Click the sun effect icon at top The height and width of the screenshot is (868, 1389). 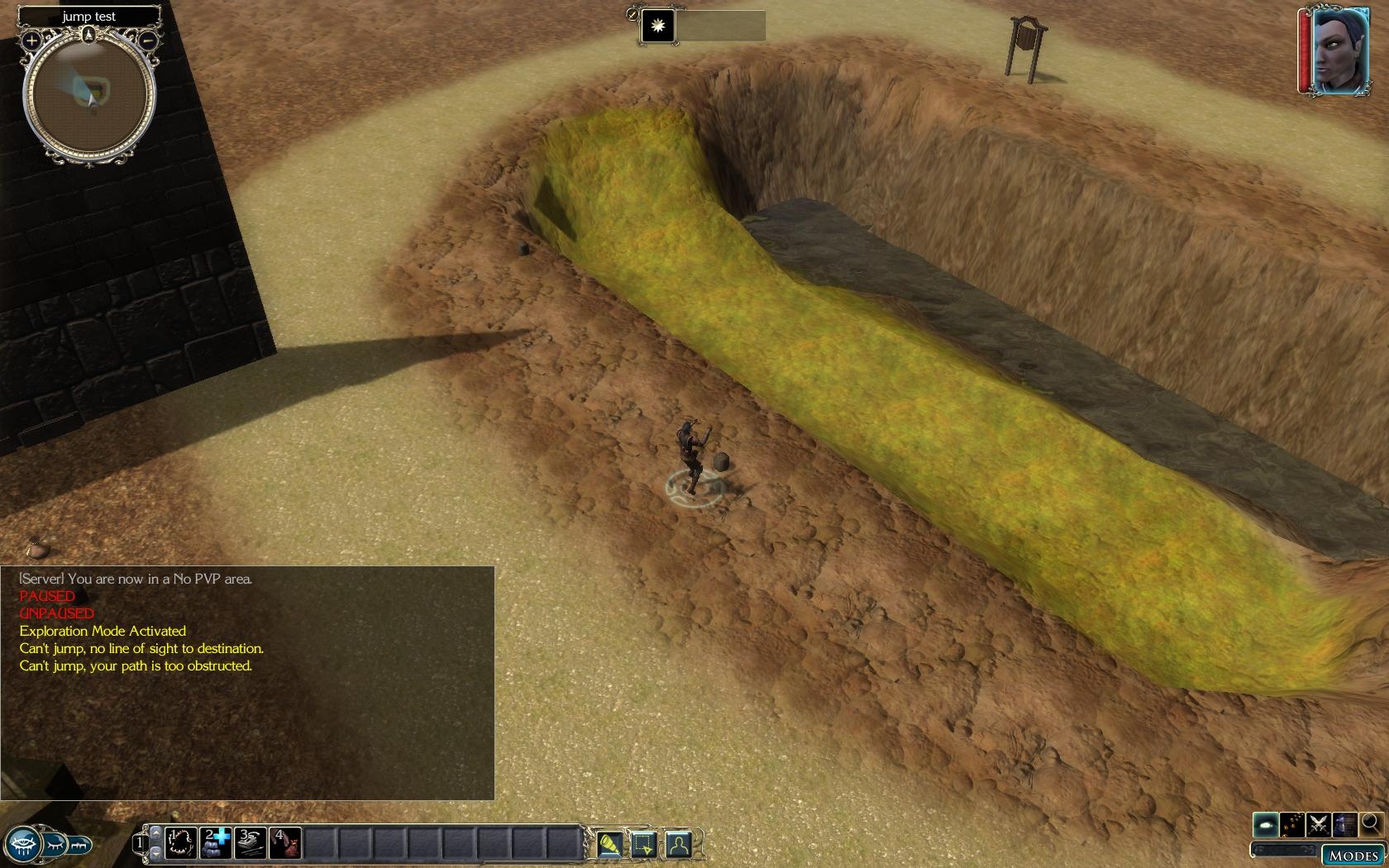(658, 26)
